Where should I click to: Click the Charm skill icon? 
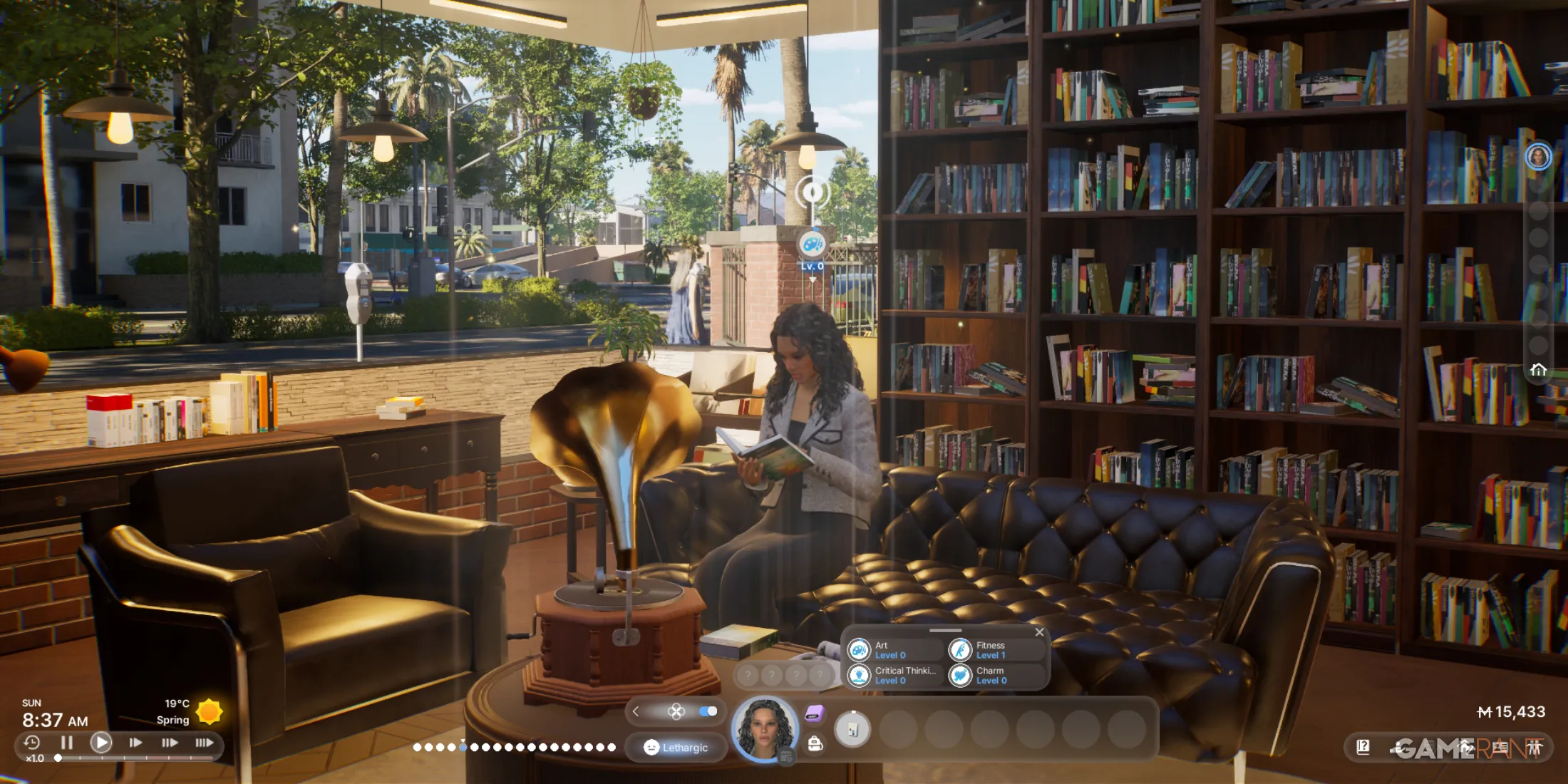pos(961,675)
